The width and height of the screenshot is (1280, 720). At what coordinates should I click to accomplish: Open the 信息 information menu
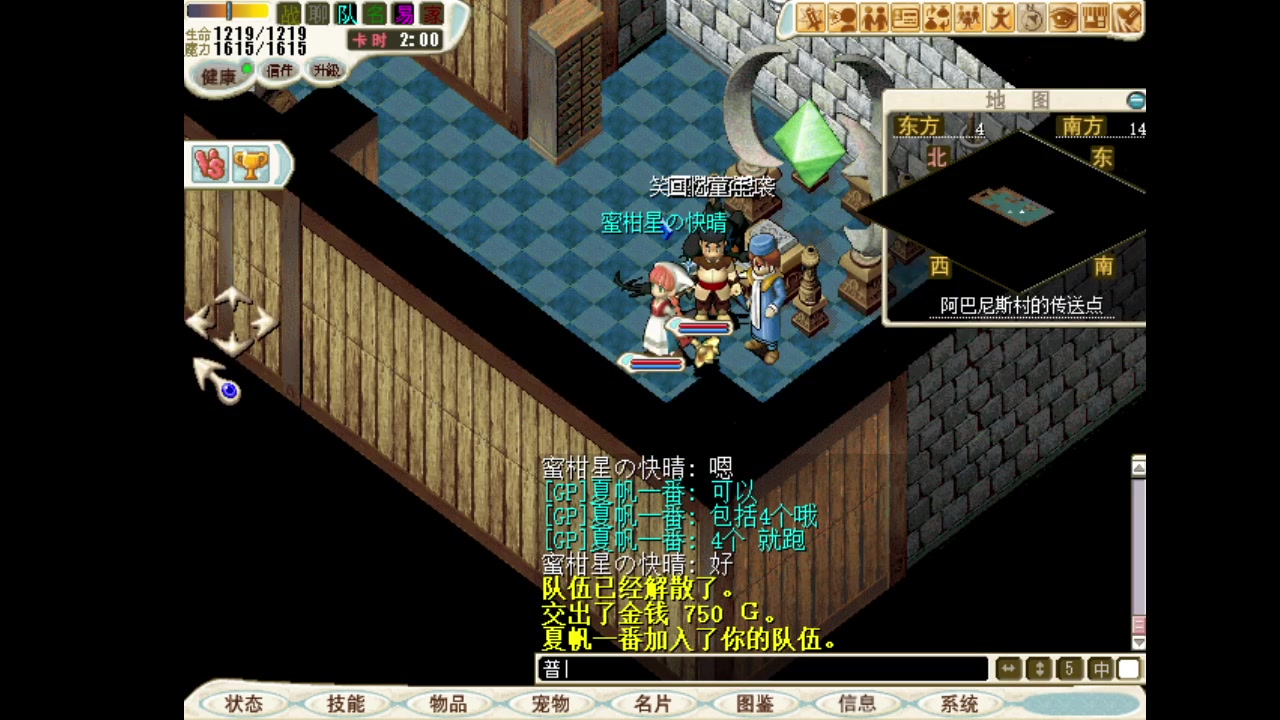click(857, 704)
